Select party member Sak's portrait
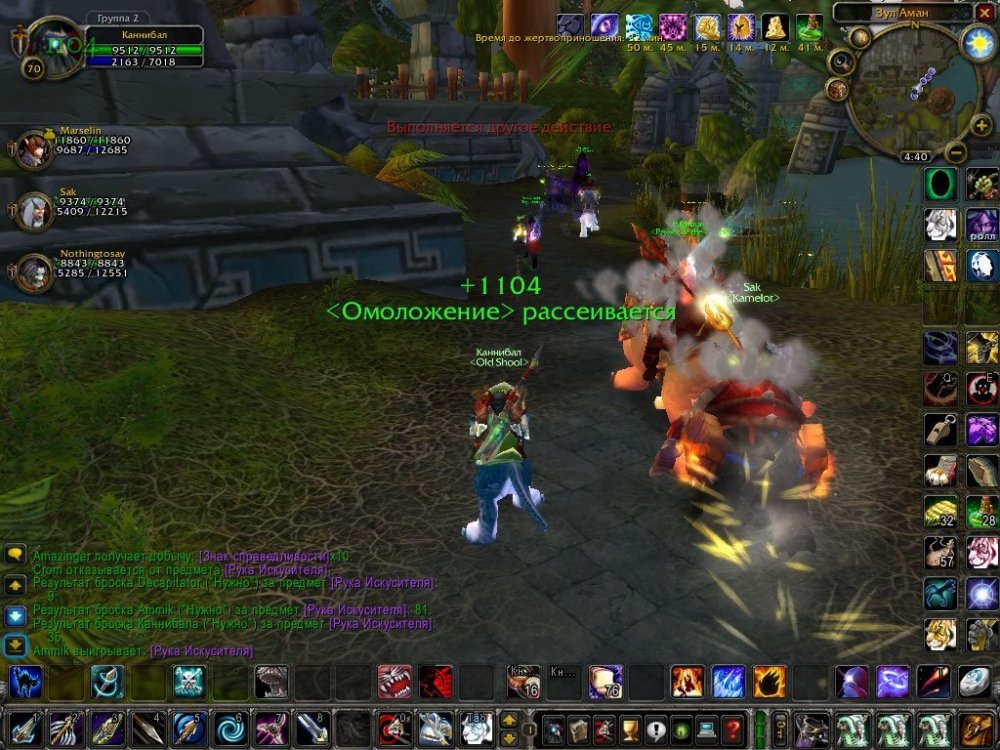The height and width of the screenshot is (750, 1000). point(34,211)
